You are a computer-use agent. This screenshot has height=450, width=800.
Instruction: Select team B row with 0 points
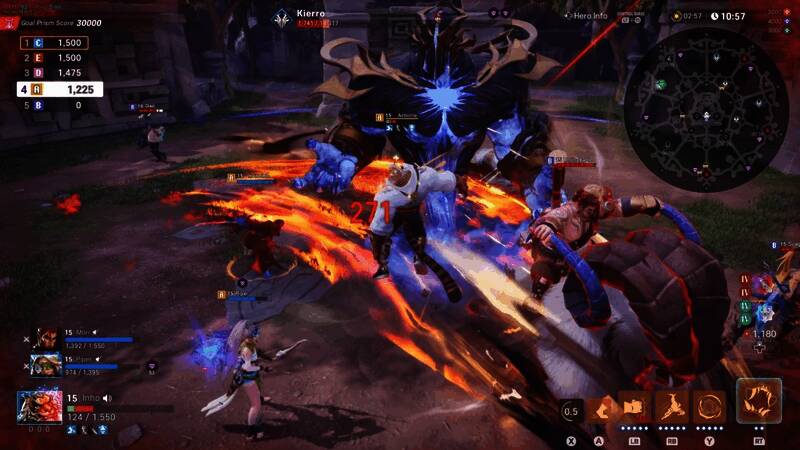(x=54, y=104)
